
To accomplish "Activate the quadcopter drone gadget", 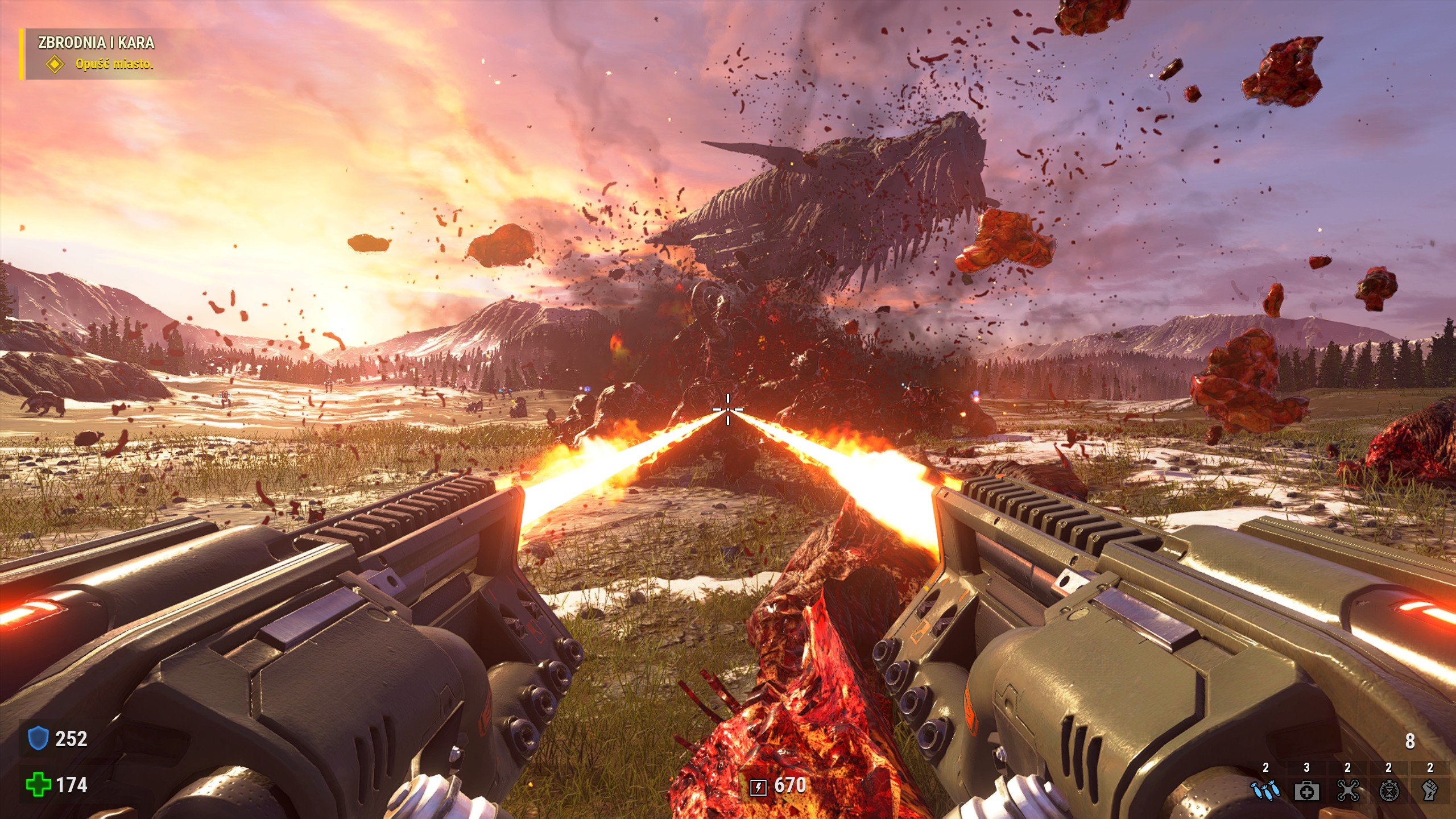I will point(1348,791).
